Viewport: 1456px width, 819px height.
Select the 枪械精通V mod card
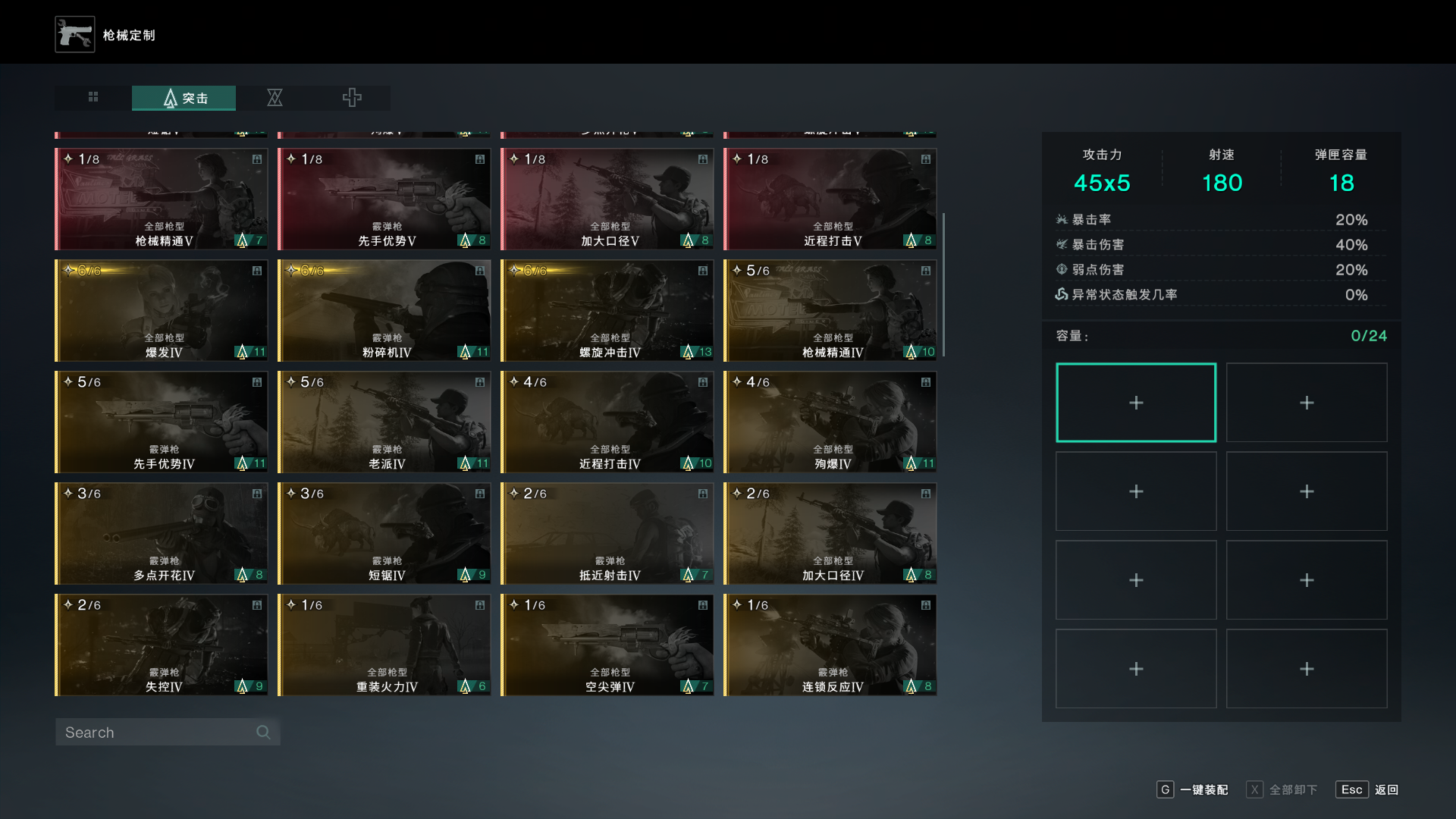pyautogui.click(x=162, y=199)
